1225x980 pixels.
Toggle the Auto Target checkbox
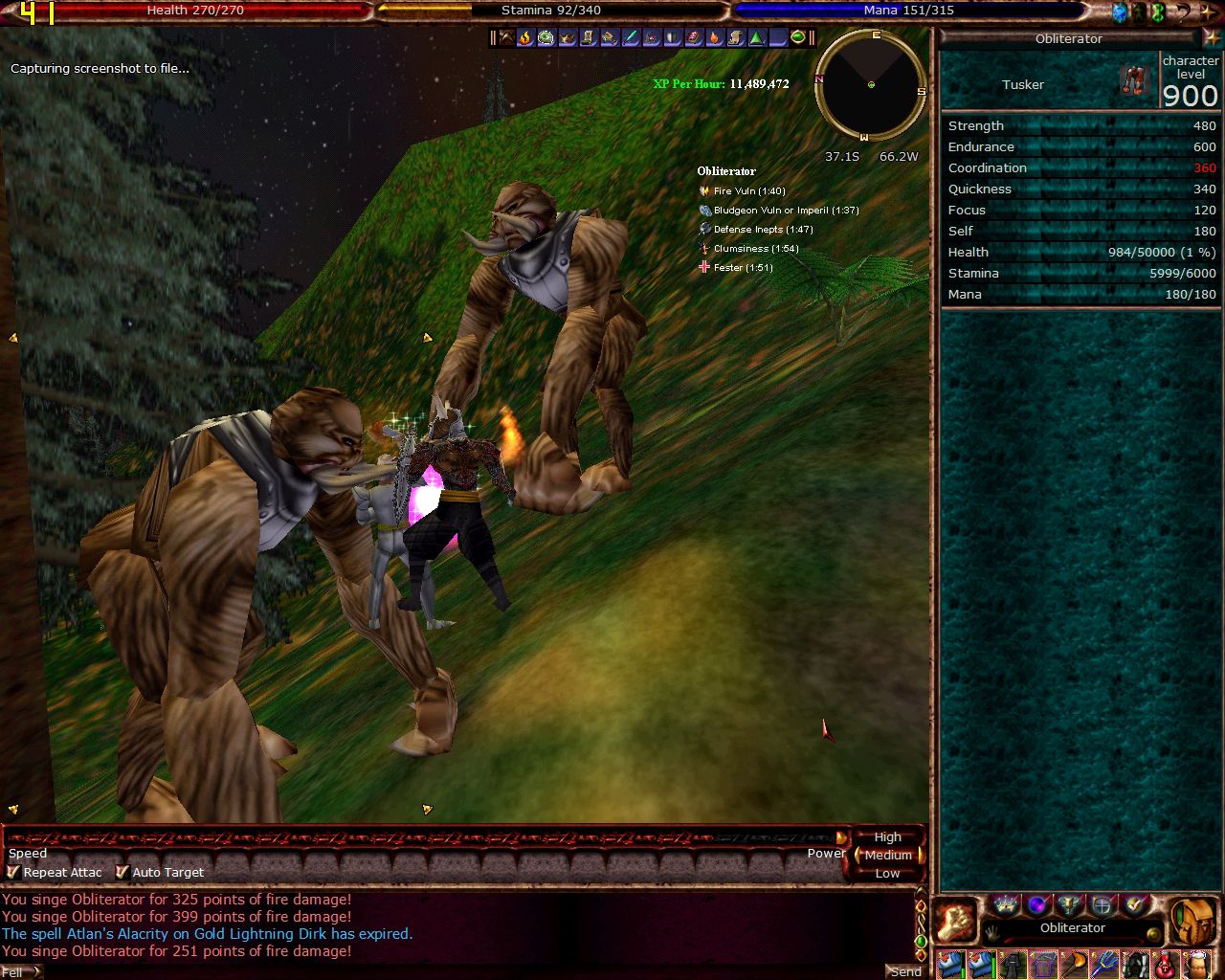(122, 872)
